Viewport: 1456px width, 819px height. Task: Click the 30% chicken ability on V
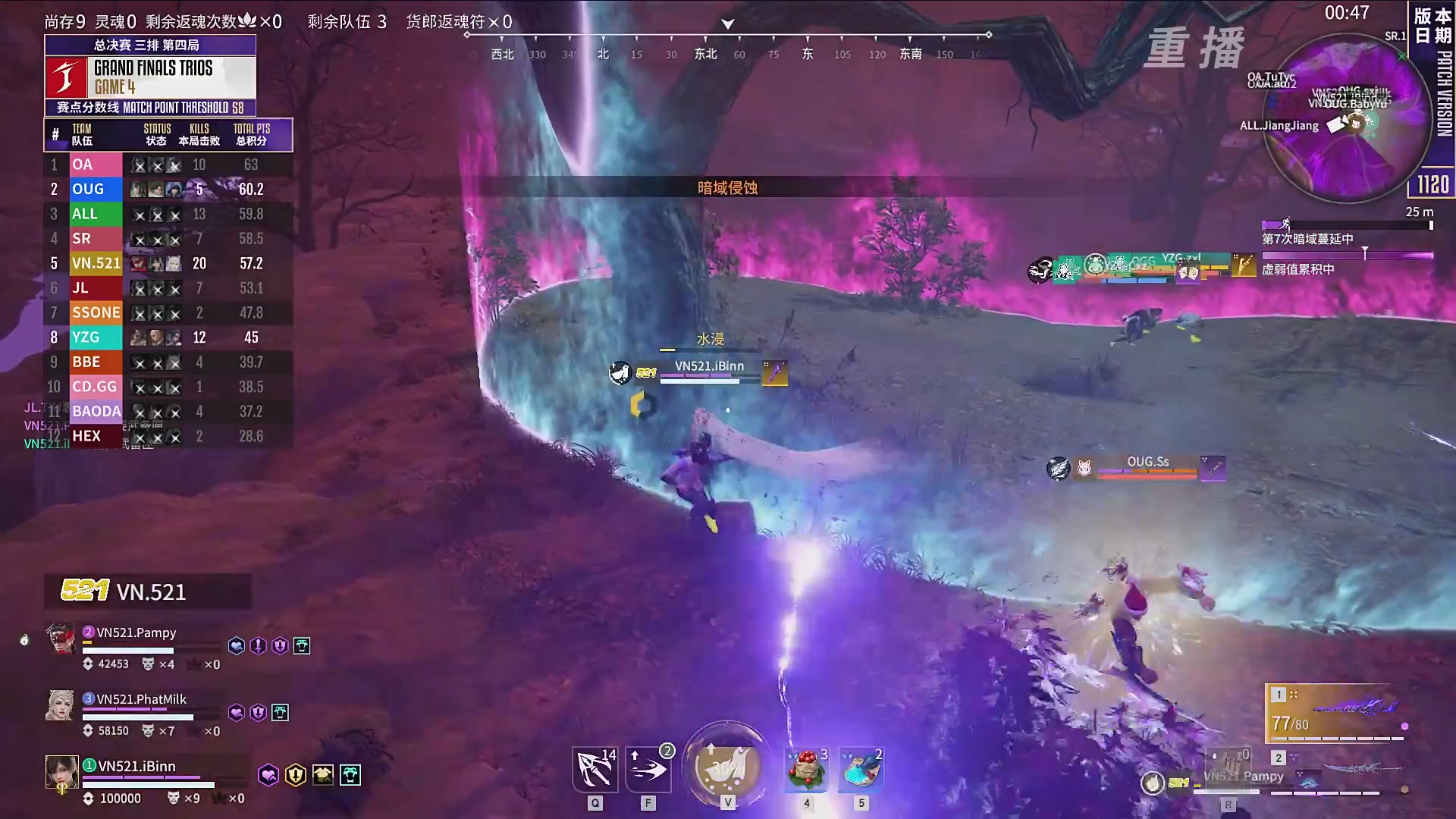coord(726,767)
